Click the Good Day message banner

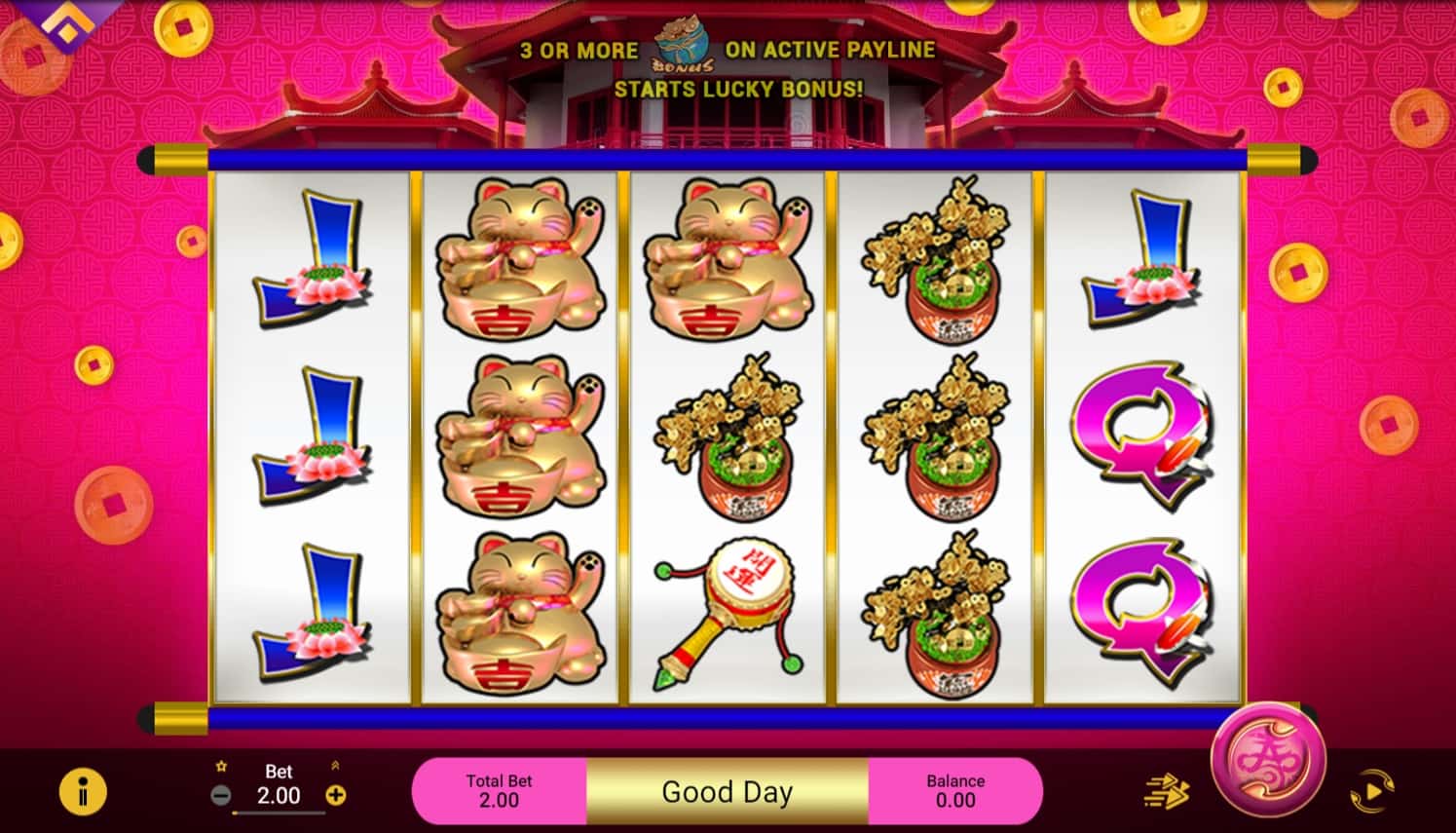point(727,791)
